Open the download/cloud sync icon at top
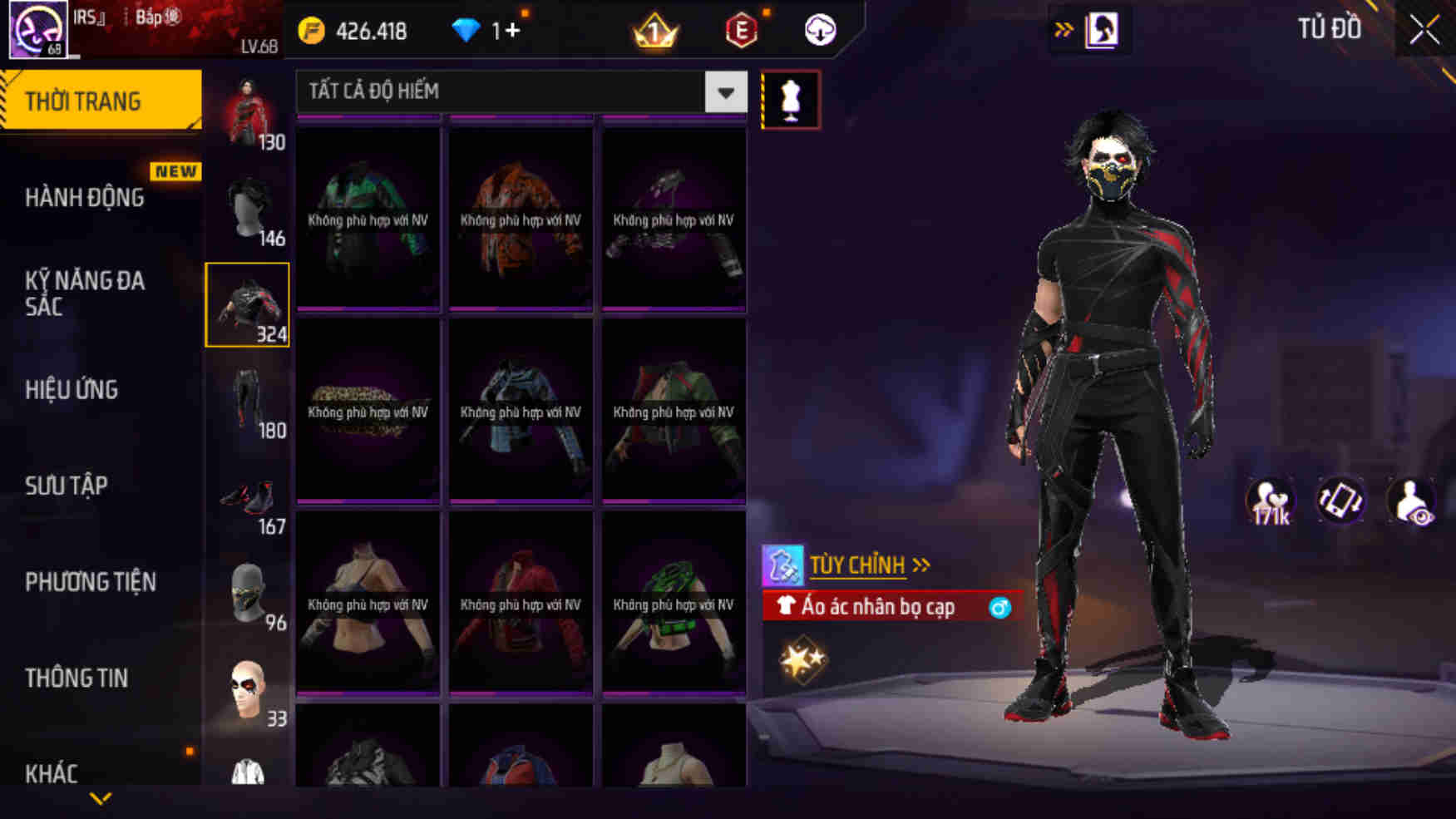Viewport: 1456px width, 819px height. point(819,31)
